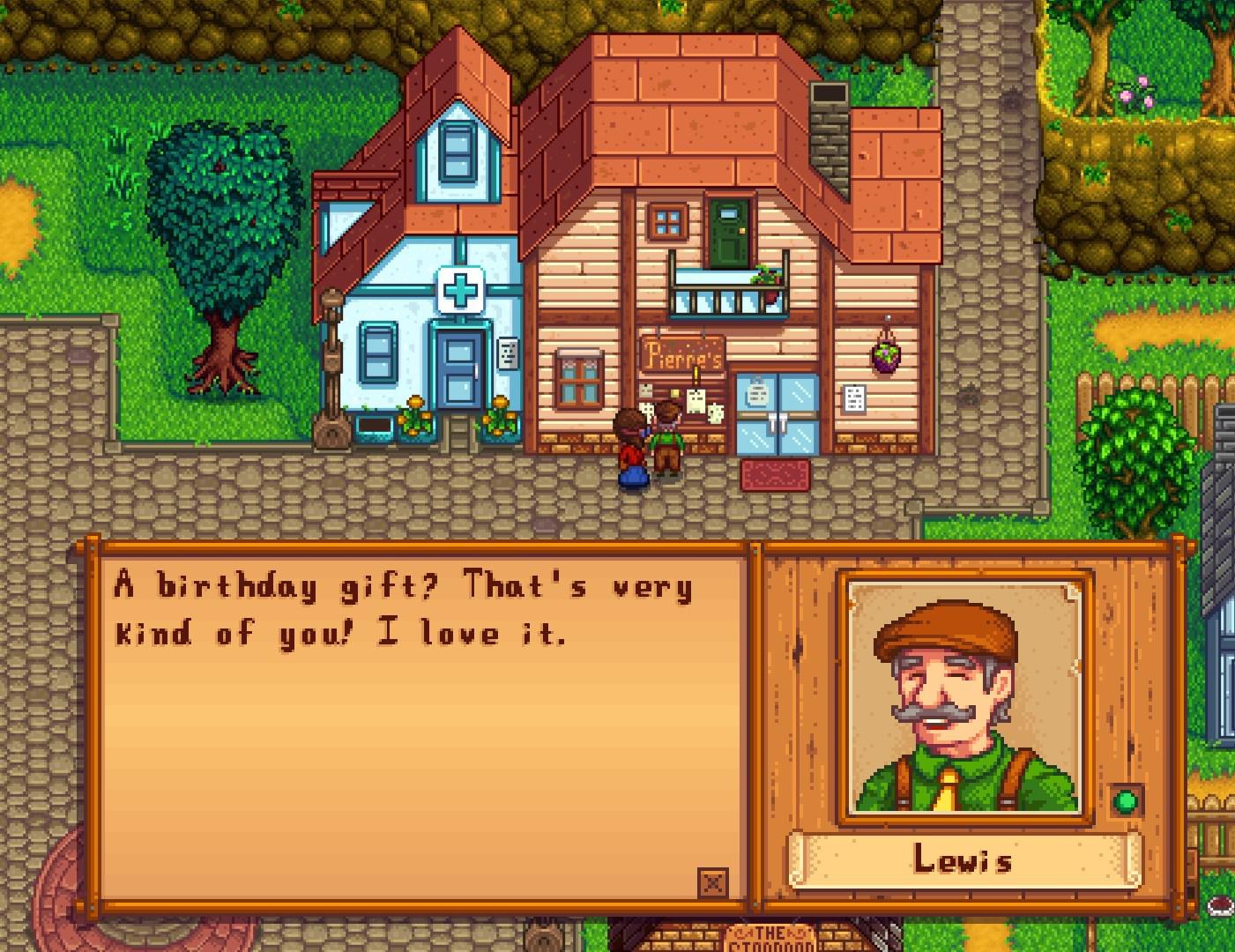Click the green indicator dot beside Lewis's portrait

tap(1127, 803)
